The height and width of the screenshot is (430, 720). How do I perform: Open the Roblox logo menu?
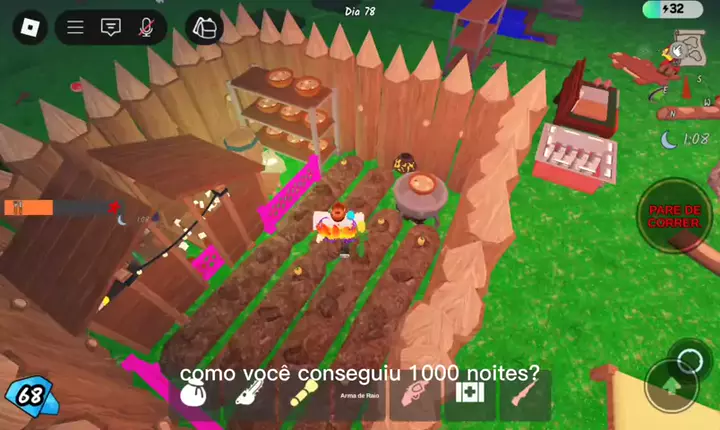(x=29, y=27)
